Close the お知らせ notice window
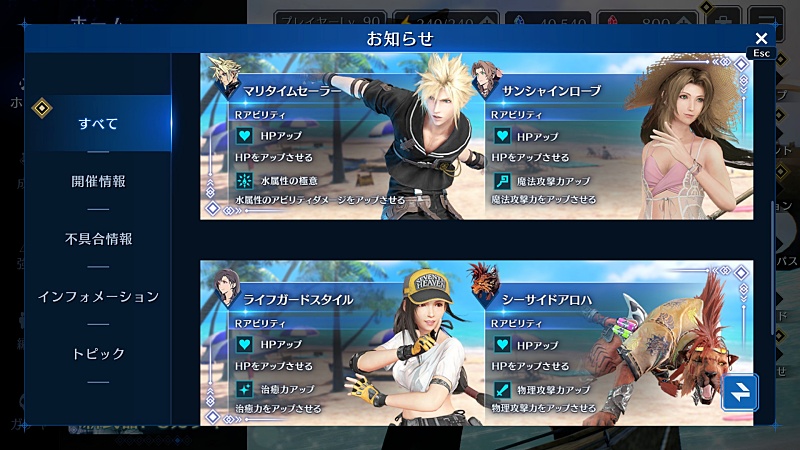Viewport: 800px width, 450px height. pyautogui.click(x=761, y=38)
